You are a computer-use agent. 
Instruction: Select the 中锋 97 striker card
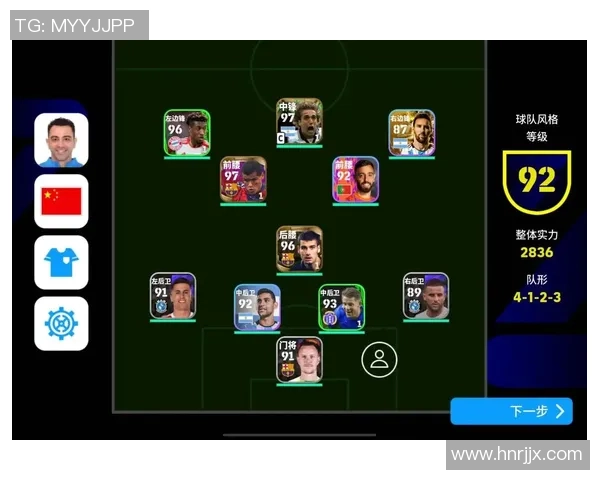pyautogui.click(x=300, y=122)
